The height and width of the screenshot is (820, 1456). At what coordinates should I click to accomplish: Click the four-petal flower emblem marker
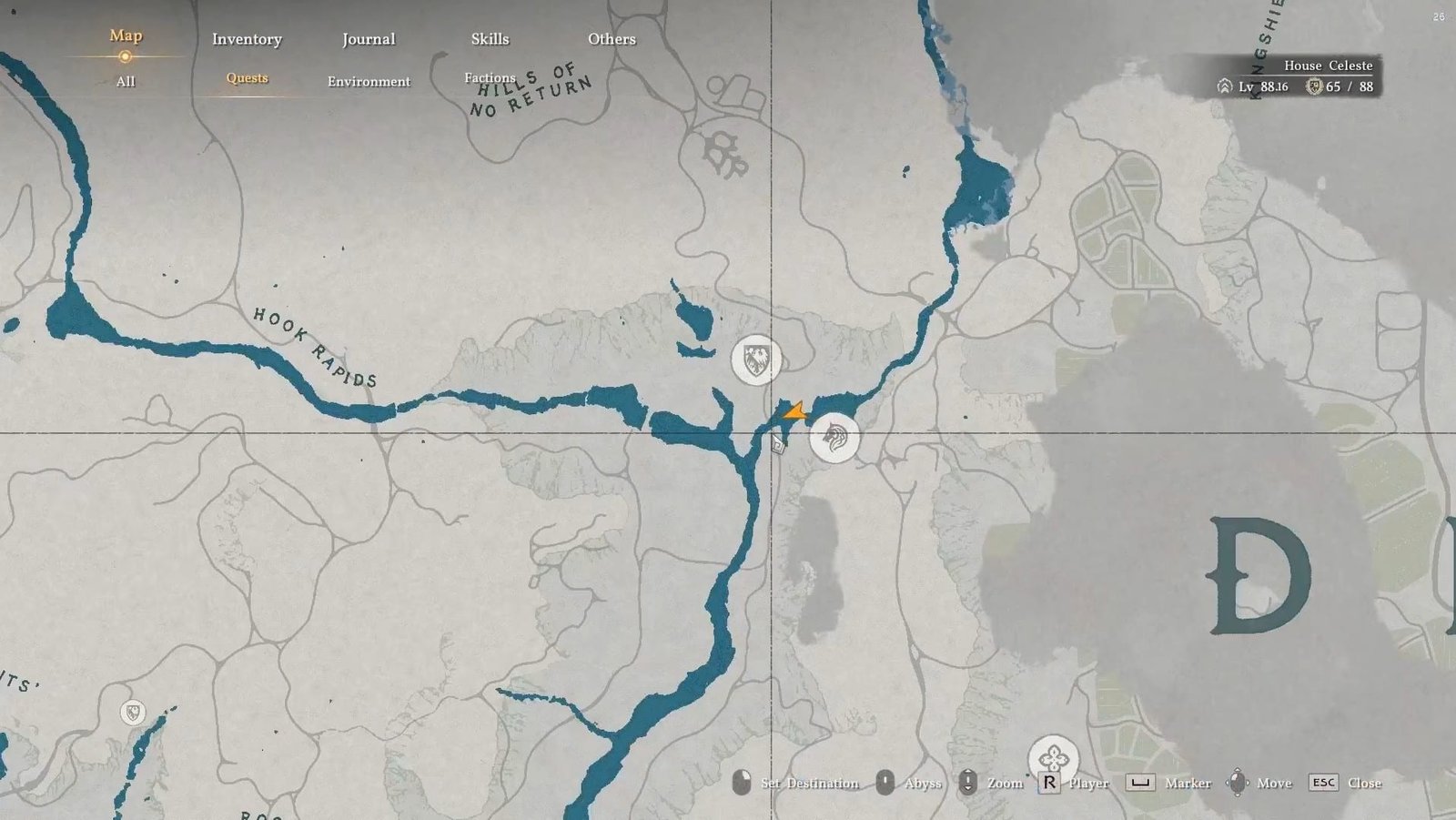(1053, 758)
